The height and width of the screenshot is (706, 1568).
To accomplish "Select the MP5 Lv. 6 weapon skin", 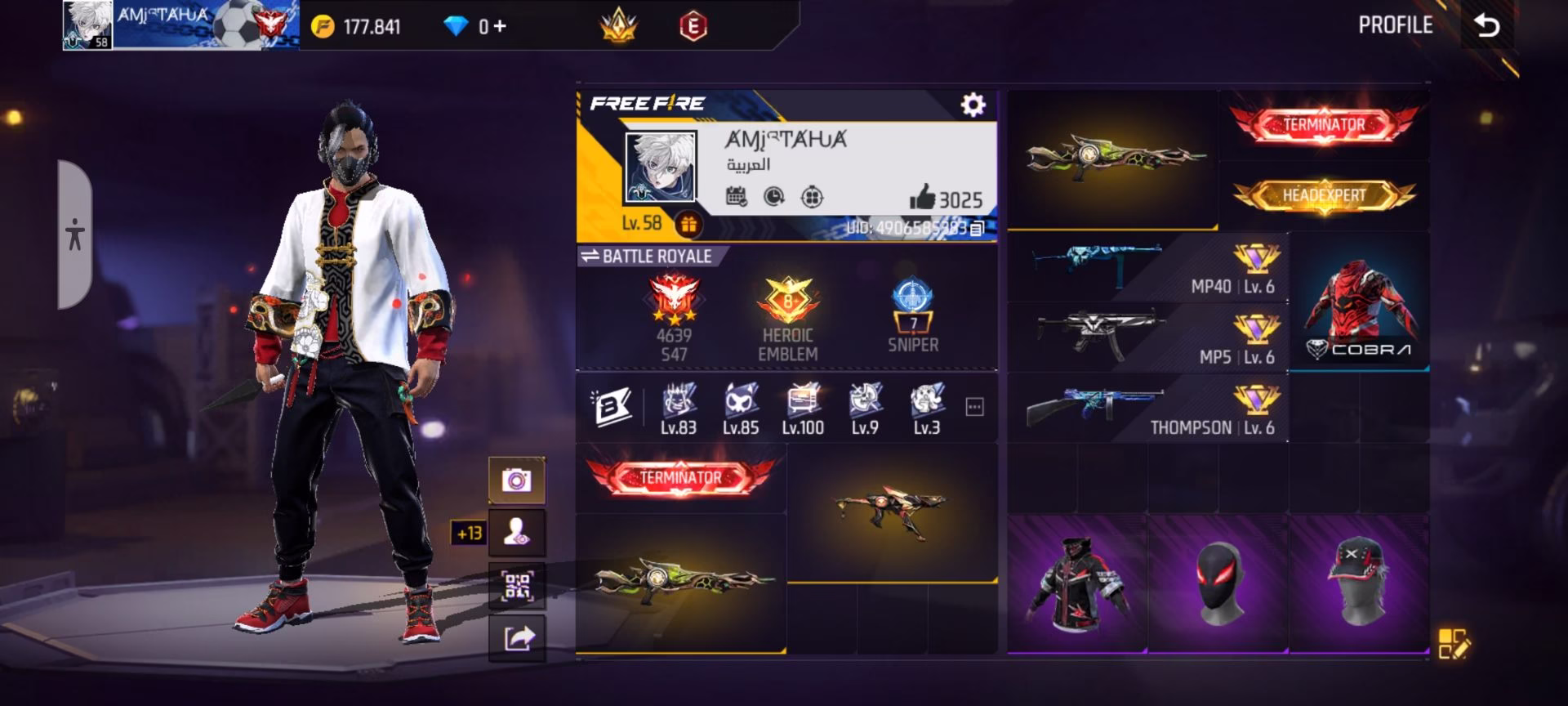I will [1147, 337].
